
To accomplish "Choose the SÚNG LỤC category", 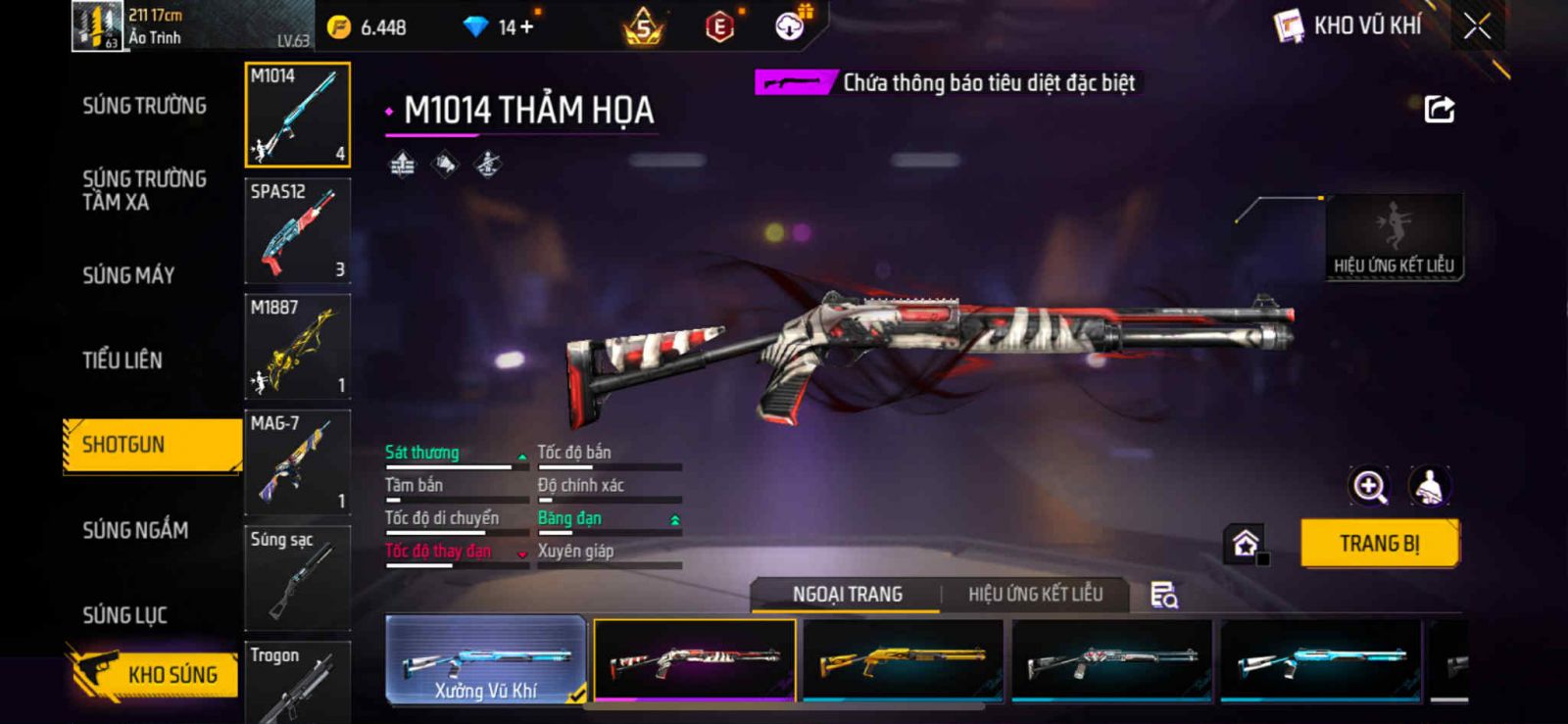I will (x=124, y=615).
